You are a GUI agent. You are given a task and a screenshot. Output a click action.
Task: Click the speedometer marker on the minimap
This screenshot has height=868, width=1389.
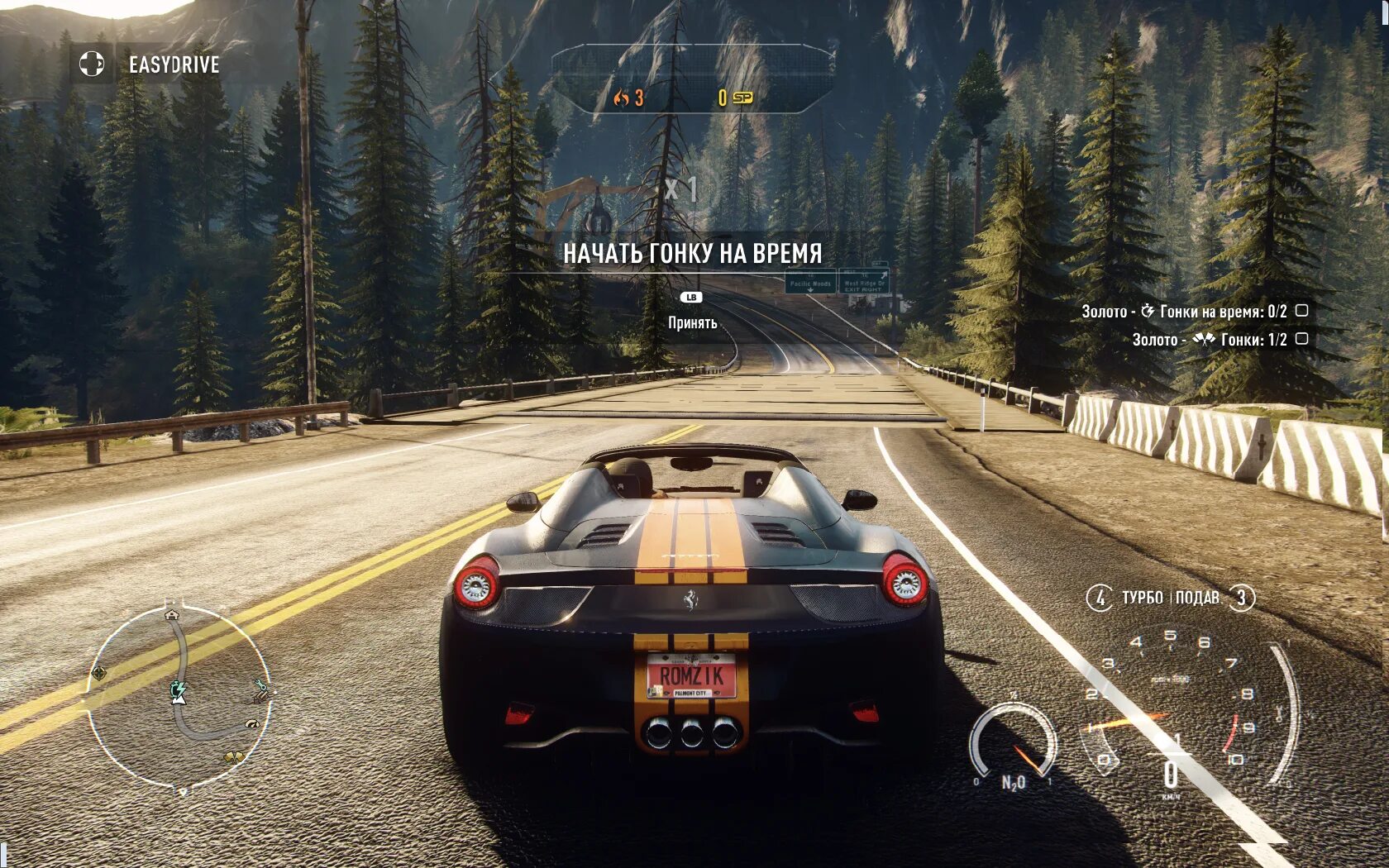[251, 725]
